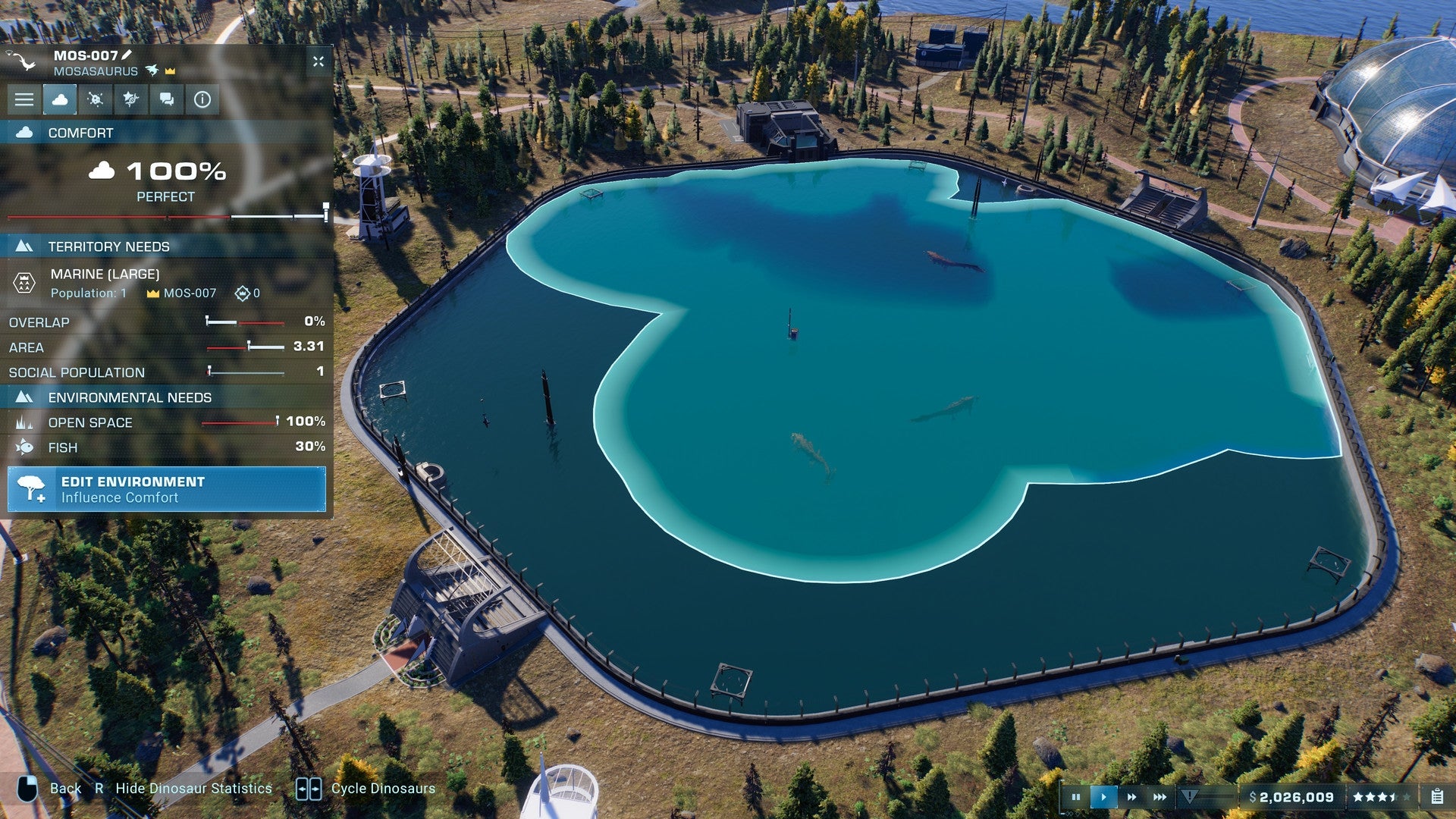Click the hamburger menu icon in the panel
Screen dimensions: 1456x819
tap(25, 99)
